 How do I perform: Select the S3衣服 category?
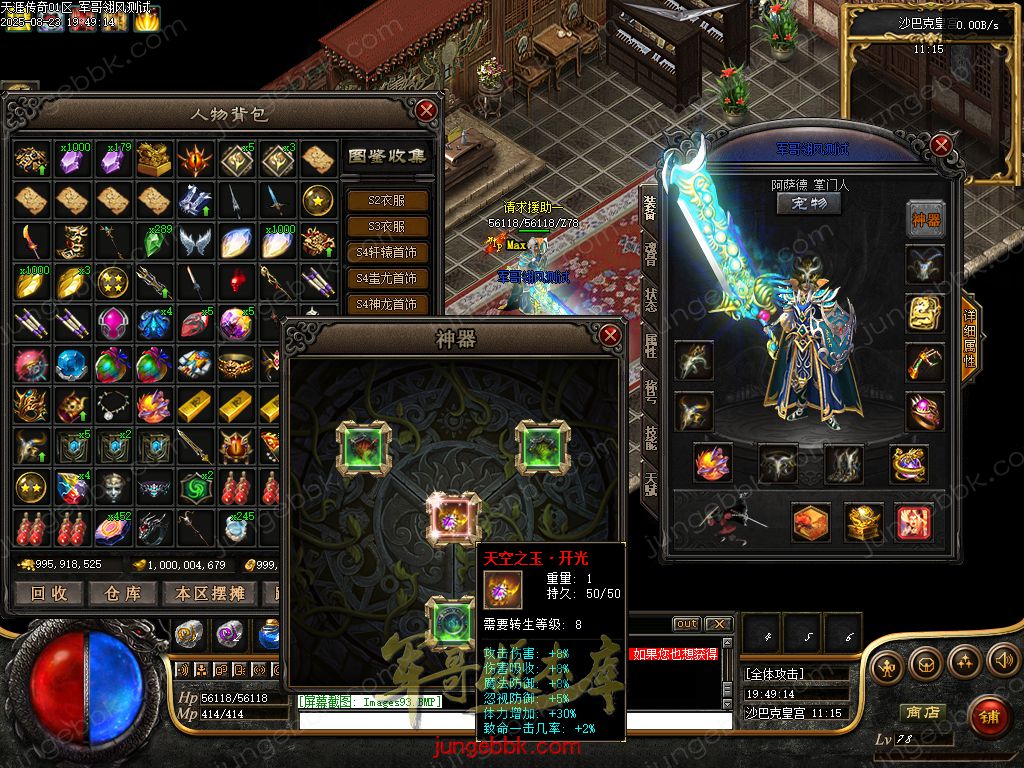[386, 227]
